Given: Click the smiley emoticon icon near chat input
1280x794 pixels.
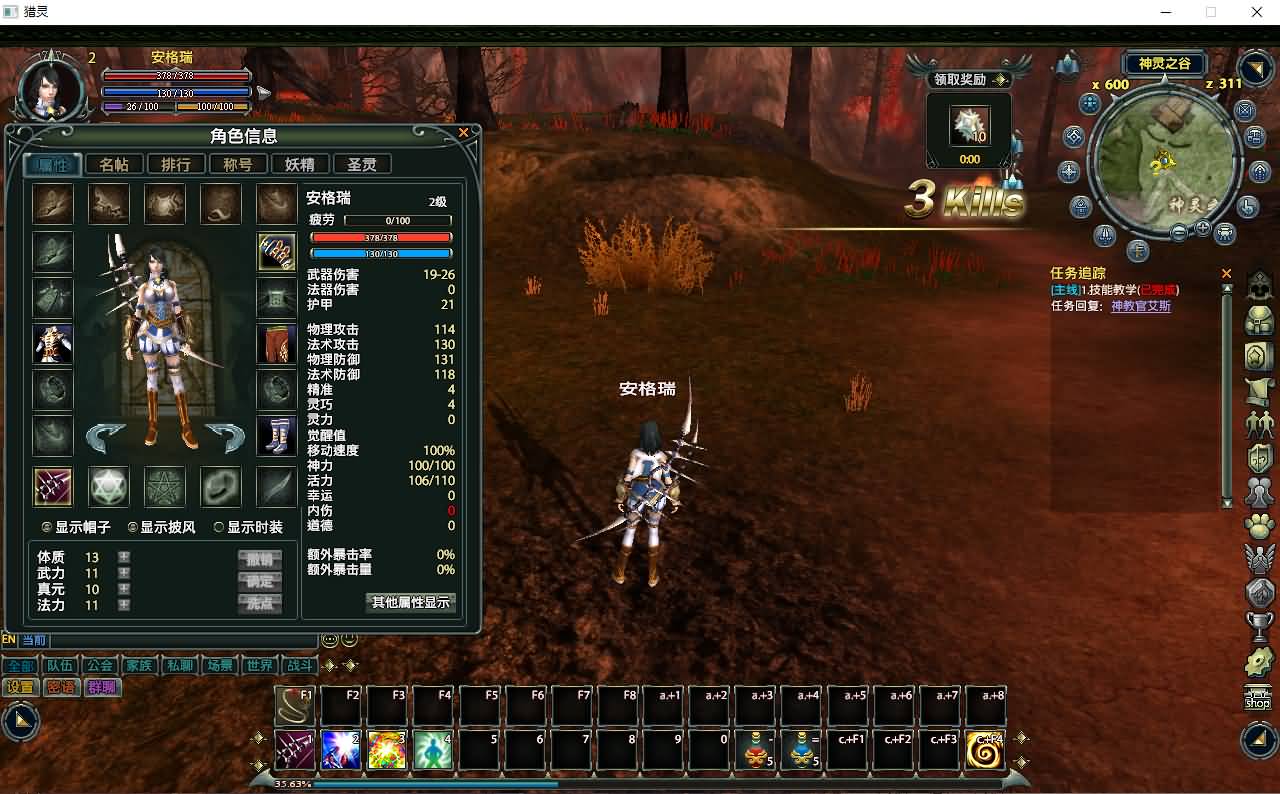Looking at the screenshot, I should [330, 639].
